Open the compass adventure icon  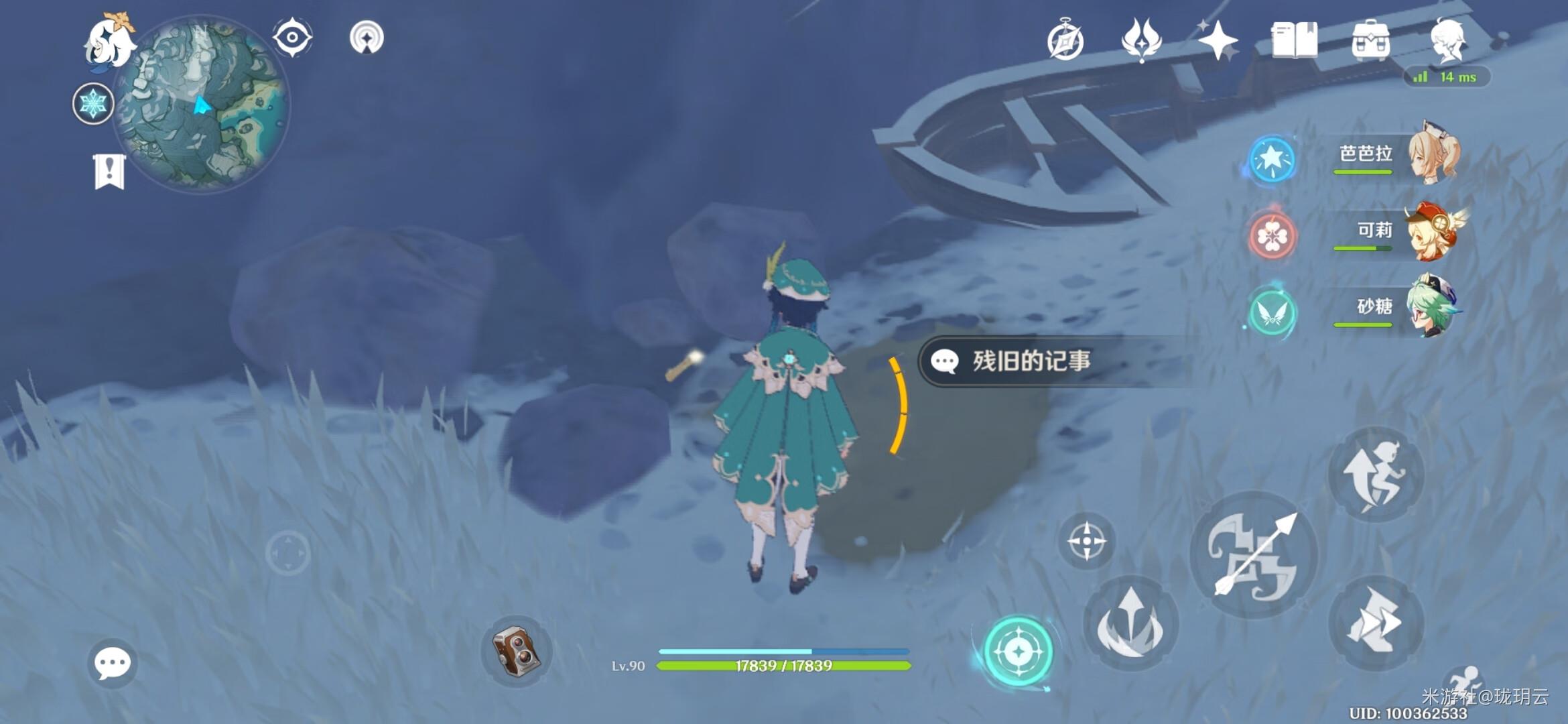1065,41
